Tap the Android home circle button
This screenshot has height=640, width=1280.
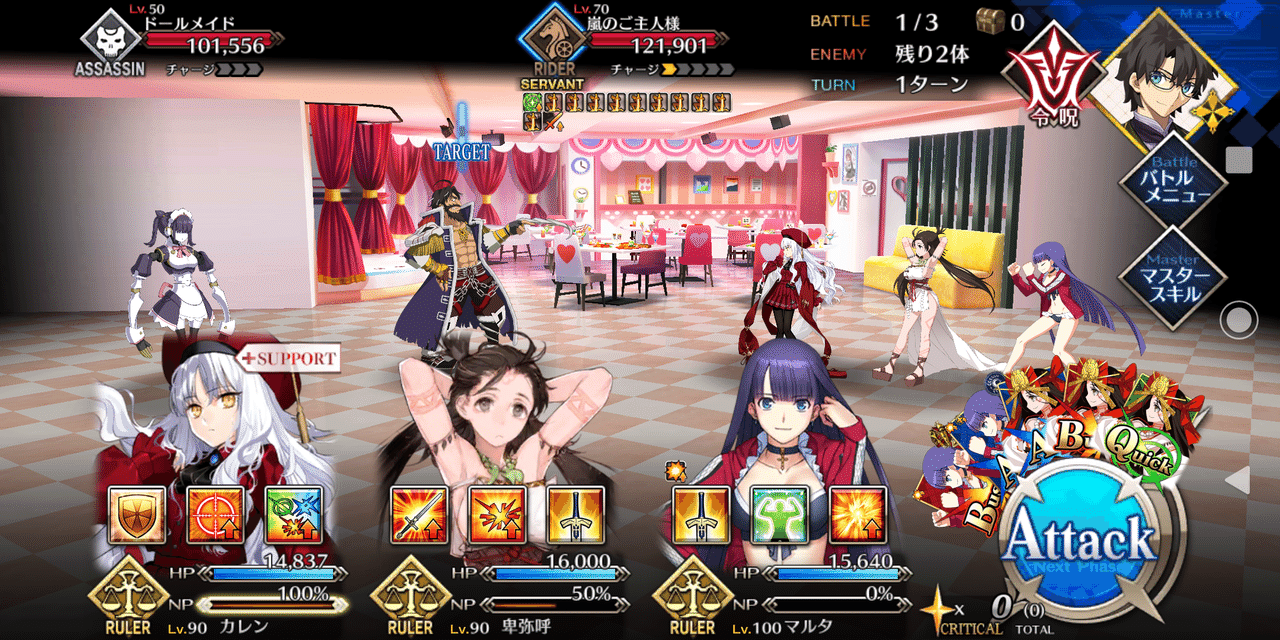click(x=1238, y=321)
